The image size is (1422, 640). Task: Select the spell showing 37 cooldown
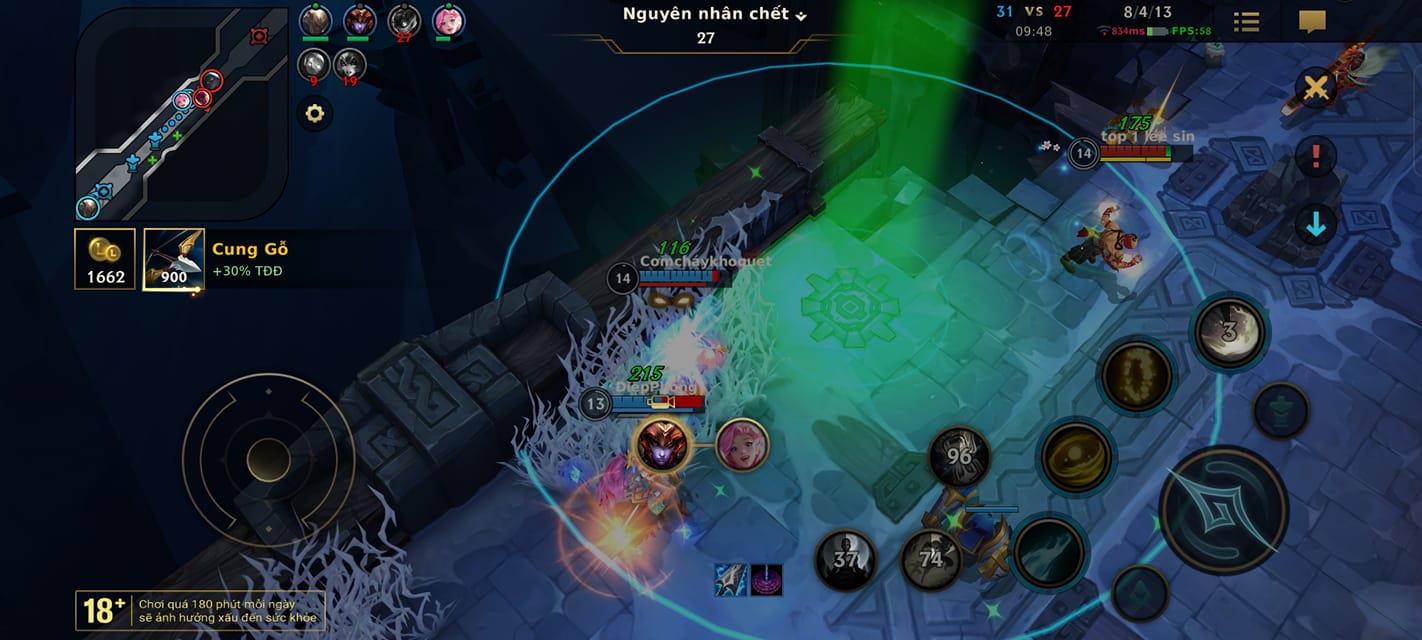click(846, 560)
